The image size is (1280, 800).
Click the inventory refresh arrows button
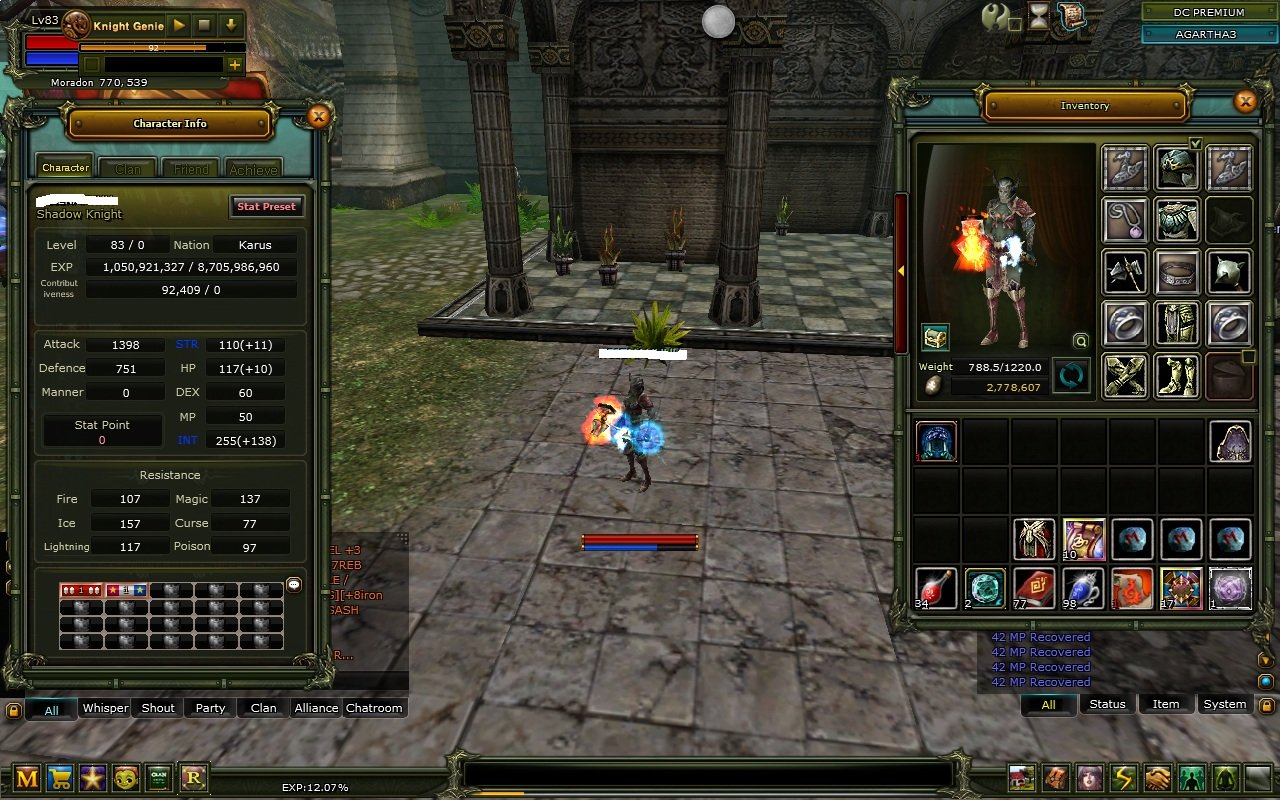[1071, 377]
